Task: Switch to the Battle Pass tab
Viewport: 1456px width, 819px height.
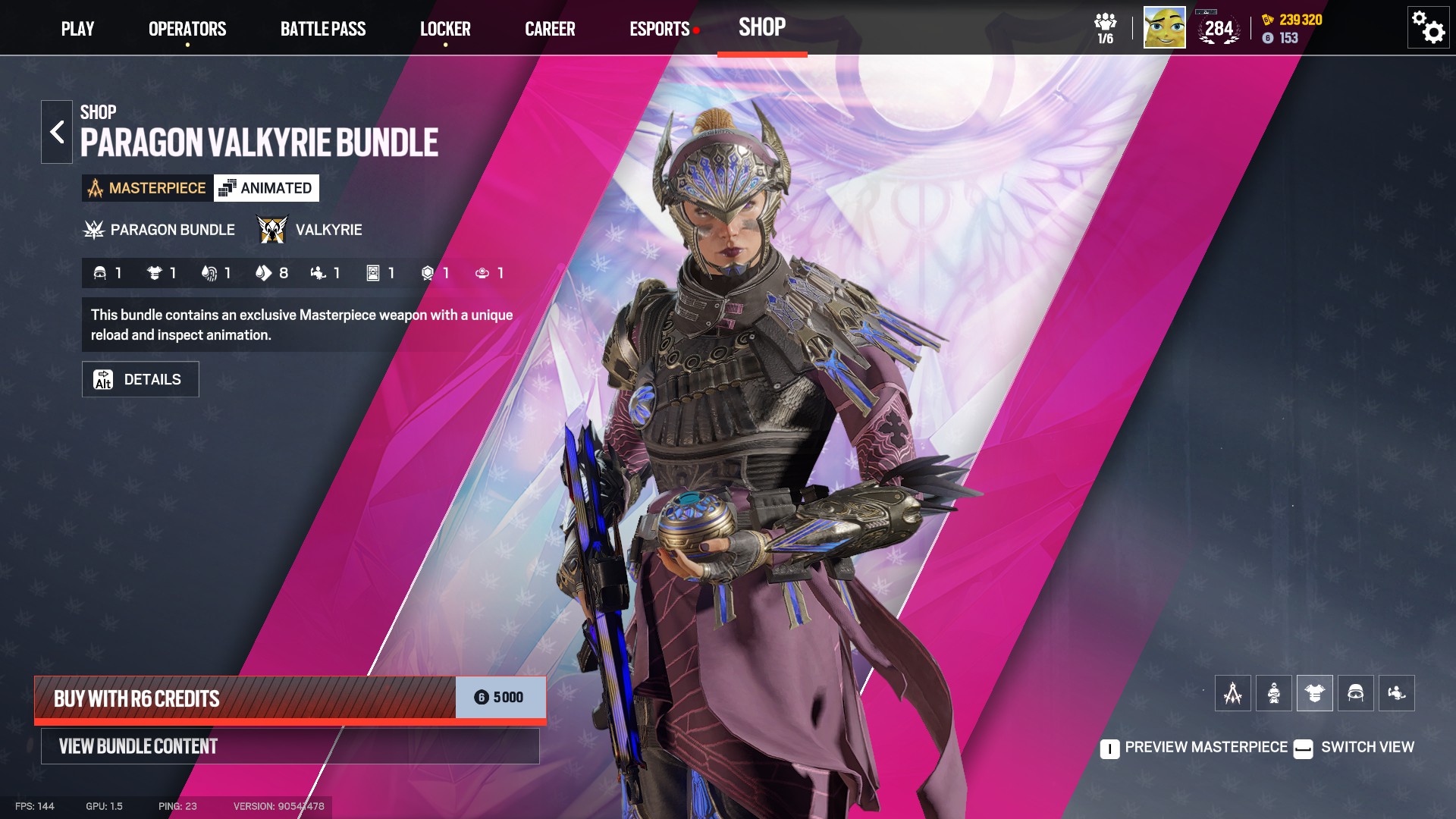Action: [x=324, y=29]
